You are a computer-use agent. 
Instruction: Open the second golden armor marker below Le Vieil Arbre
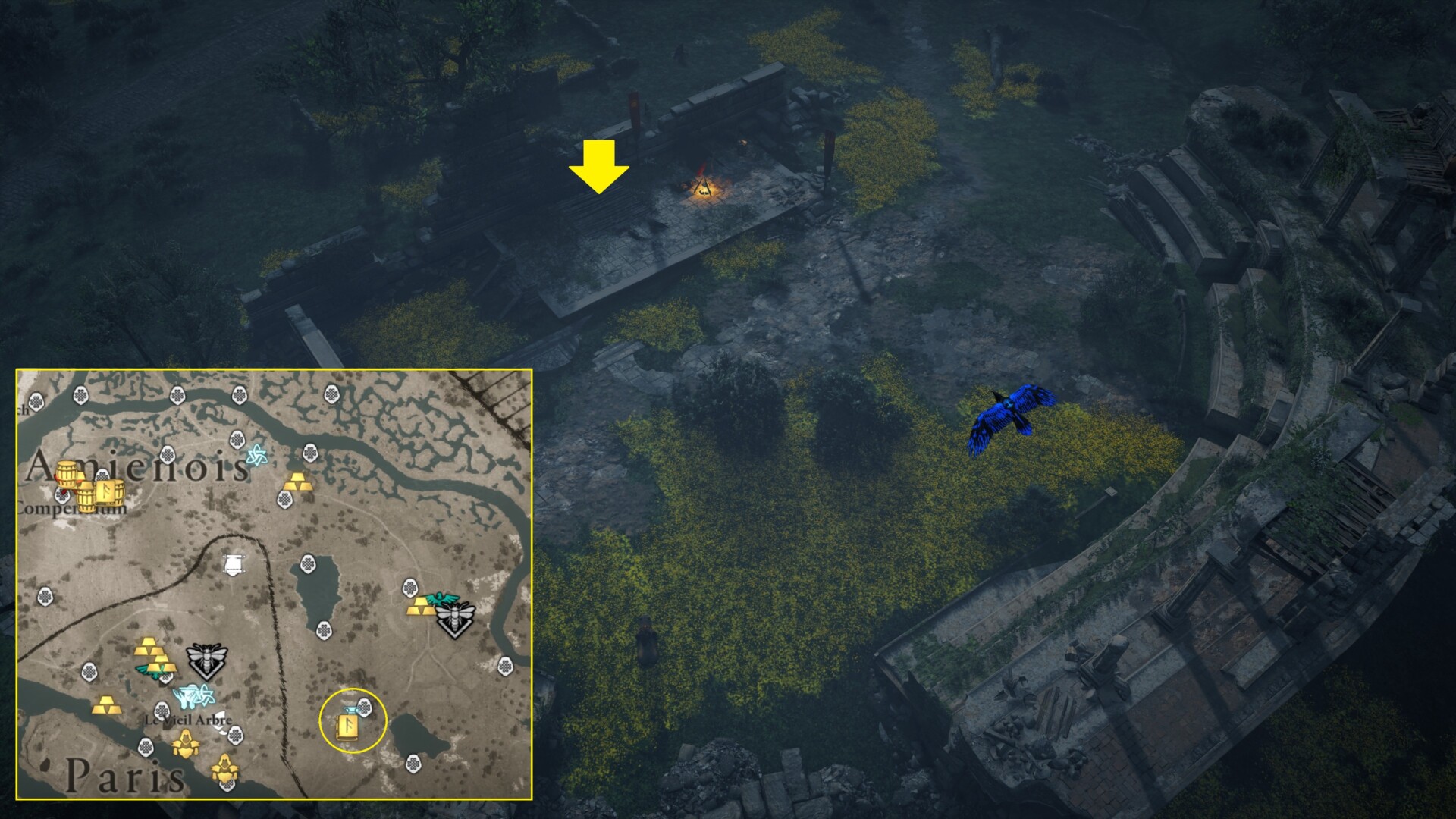click(x=224, y=770)
